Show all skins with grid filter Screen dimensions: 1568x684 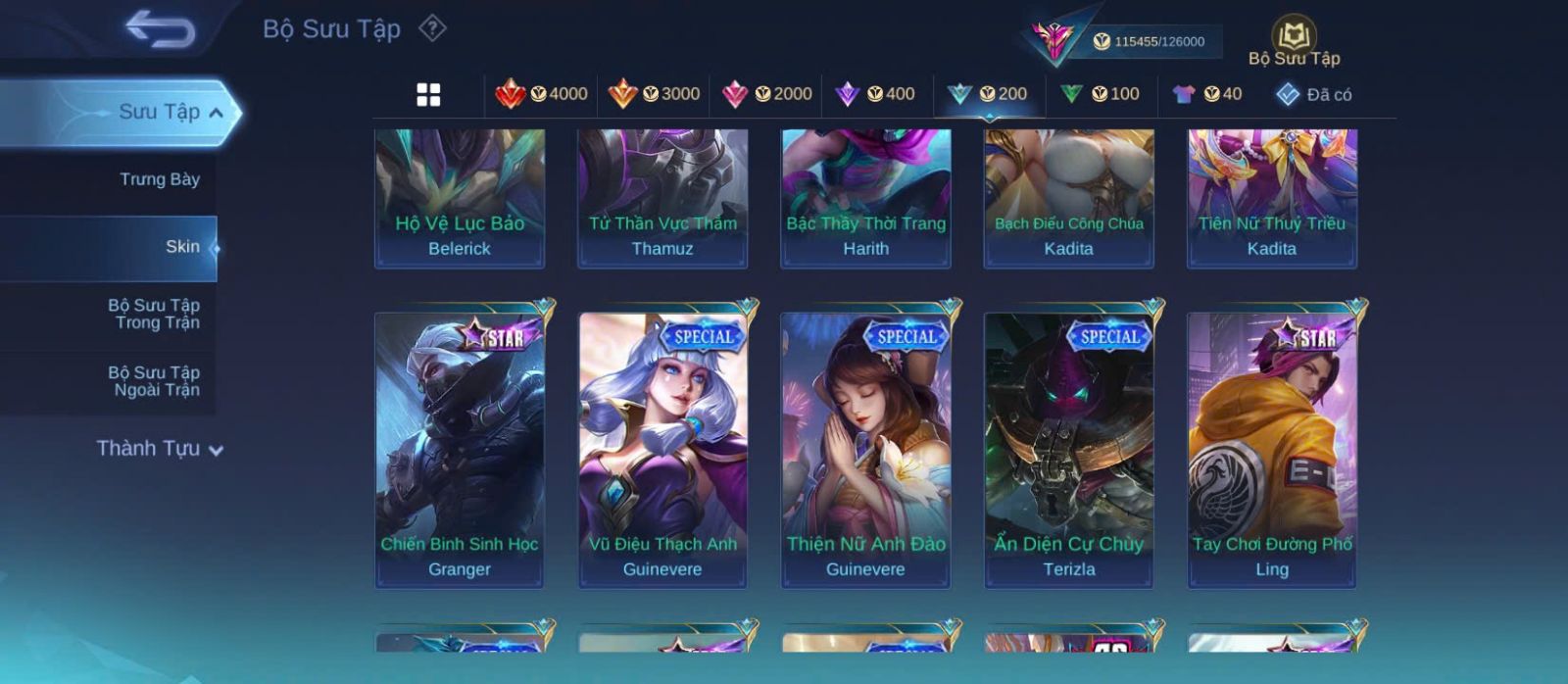pos(428,95)
